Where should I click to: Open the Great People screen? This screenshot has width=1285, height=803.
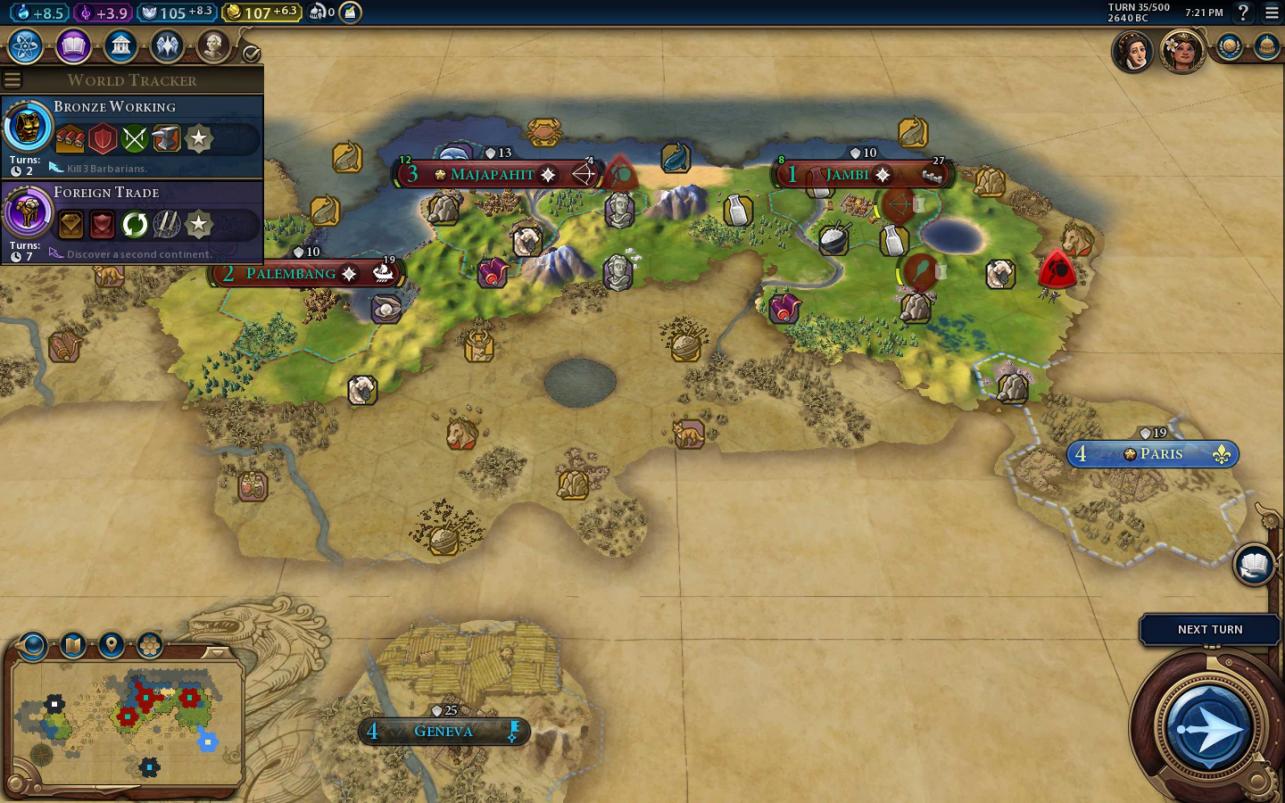pos(213,46)
